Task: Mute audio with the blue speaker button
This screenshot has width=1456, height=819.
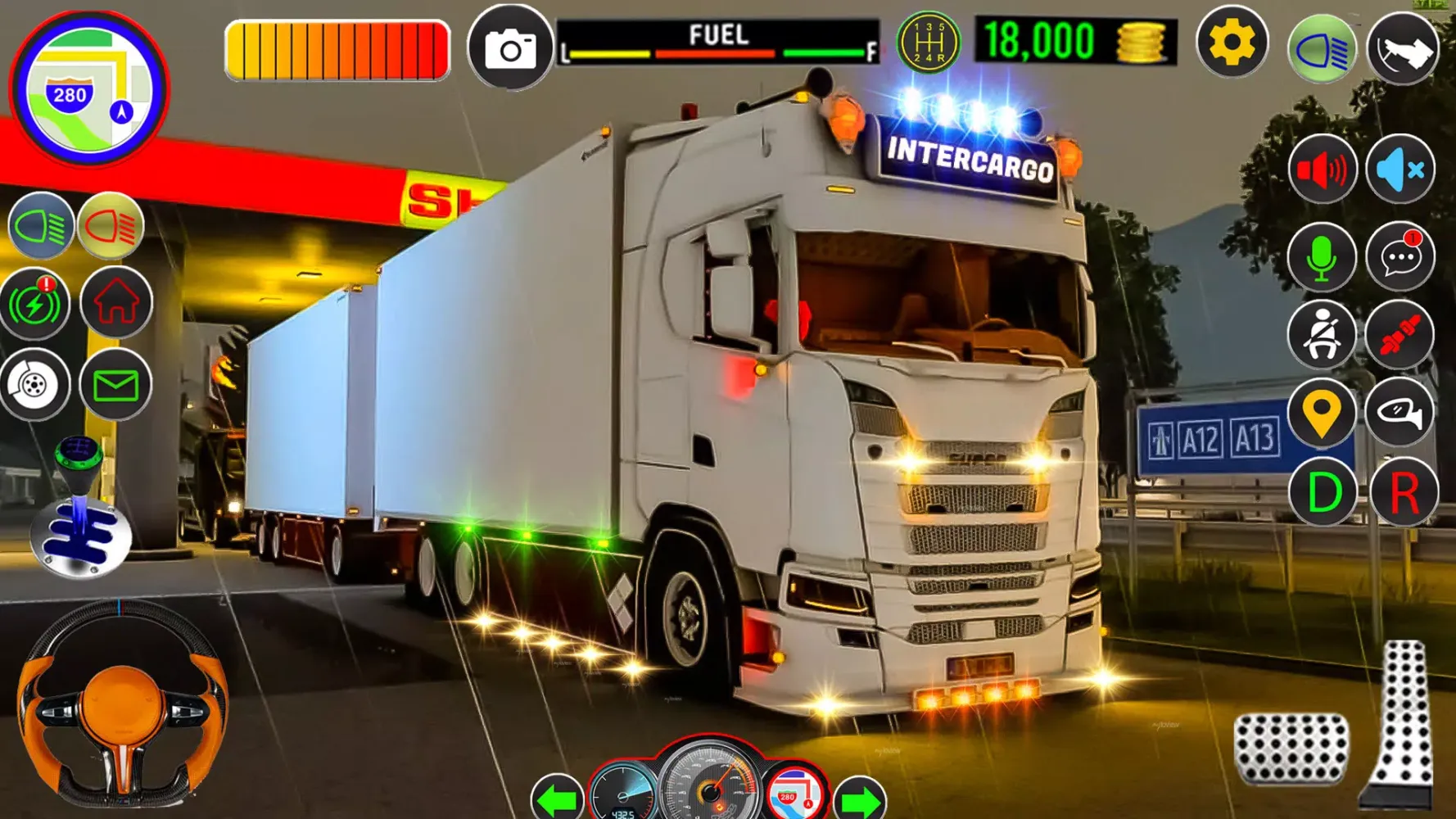Action: pos(1400,170)
